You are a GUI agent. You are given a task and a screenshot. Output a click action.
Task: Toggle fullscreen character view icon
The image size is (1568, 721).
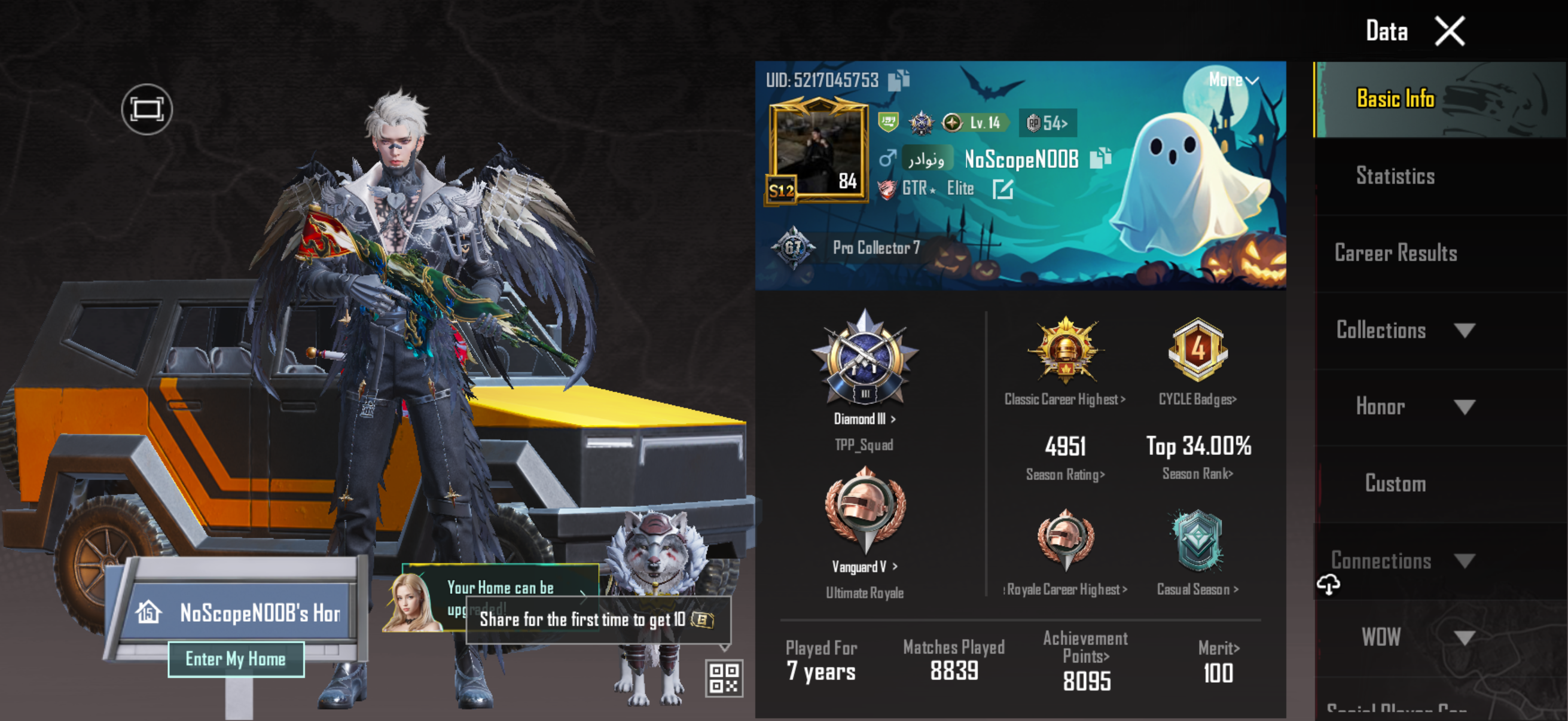coord(147,109)
